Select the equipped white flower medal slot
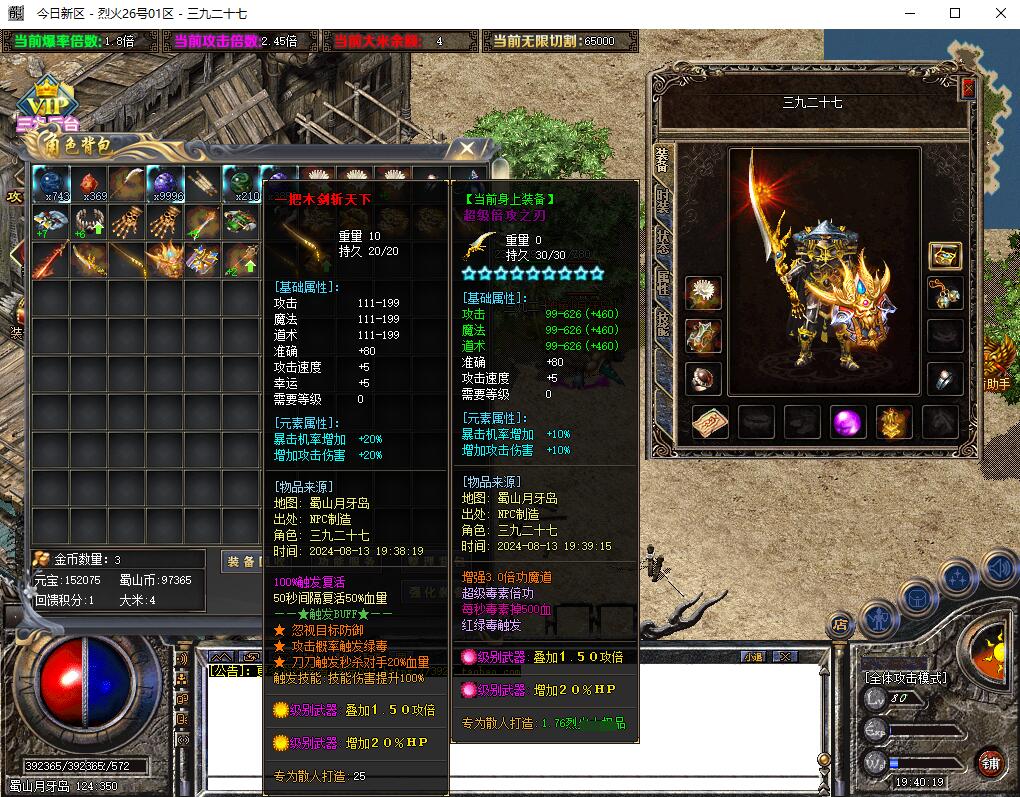The height and width of the screenshot is (797, 1020). pyautogui.click(x=704, y=293)
